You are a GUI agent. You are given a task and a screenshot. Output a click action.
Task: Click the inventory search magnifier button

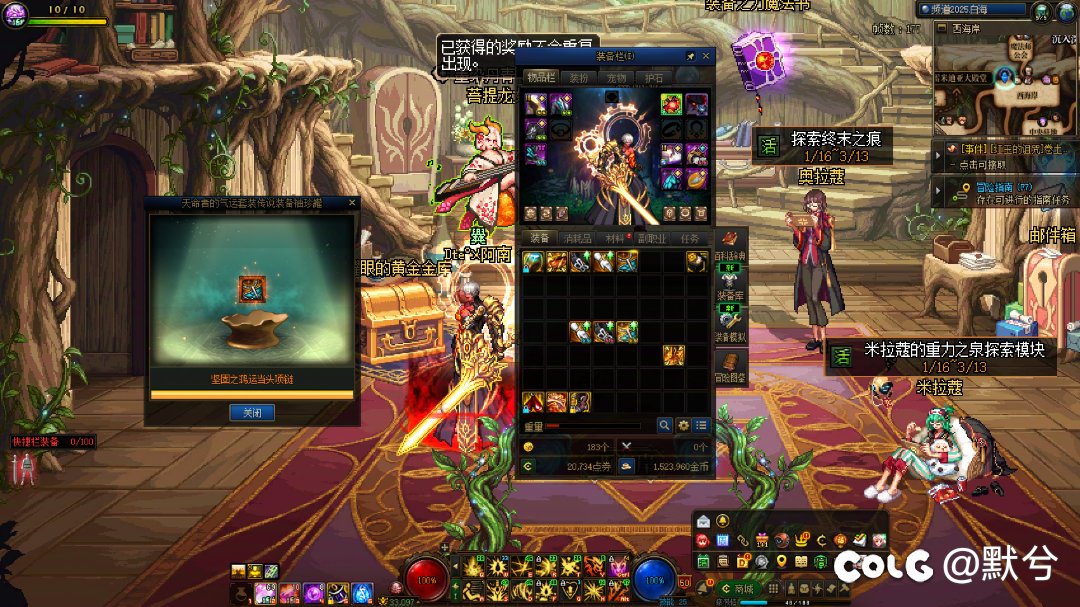coord(664,425)
